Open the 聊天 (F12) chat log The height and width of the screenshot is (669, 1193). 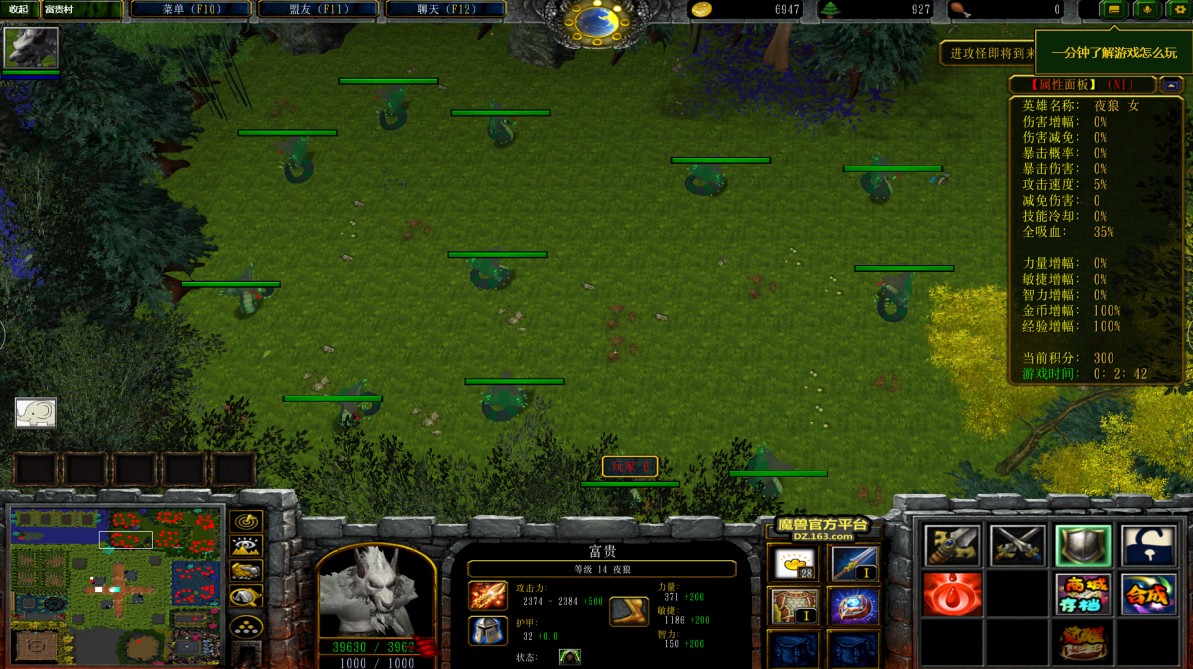(446, 9)
